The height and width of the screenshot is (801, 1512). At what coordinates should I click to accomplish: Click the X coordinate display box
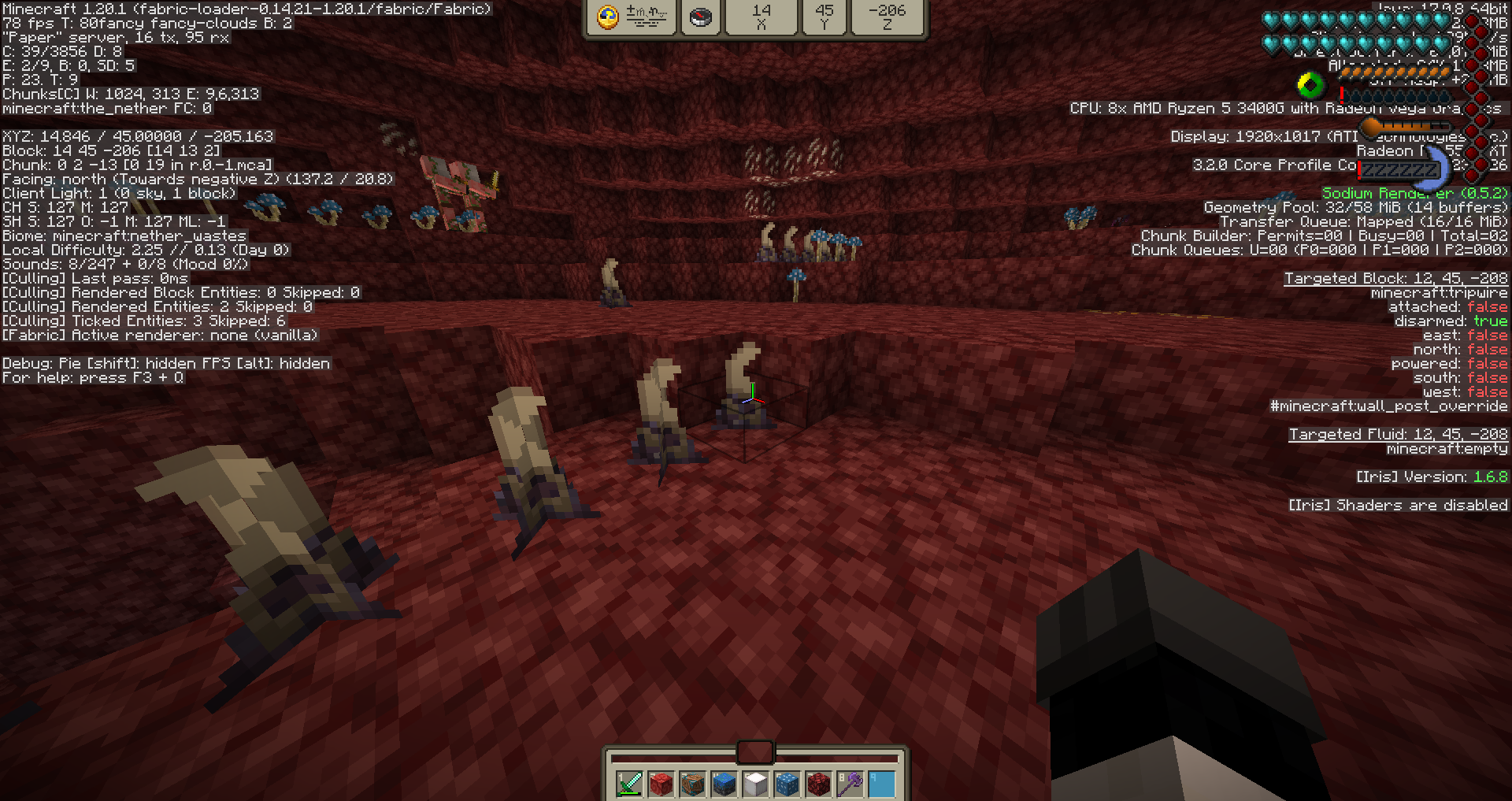[x=761, y=17]
